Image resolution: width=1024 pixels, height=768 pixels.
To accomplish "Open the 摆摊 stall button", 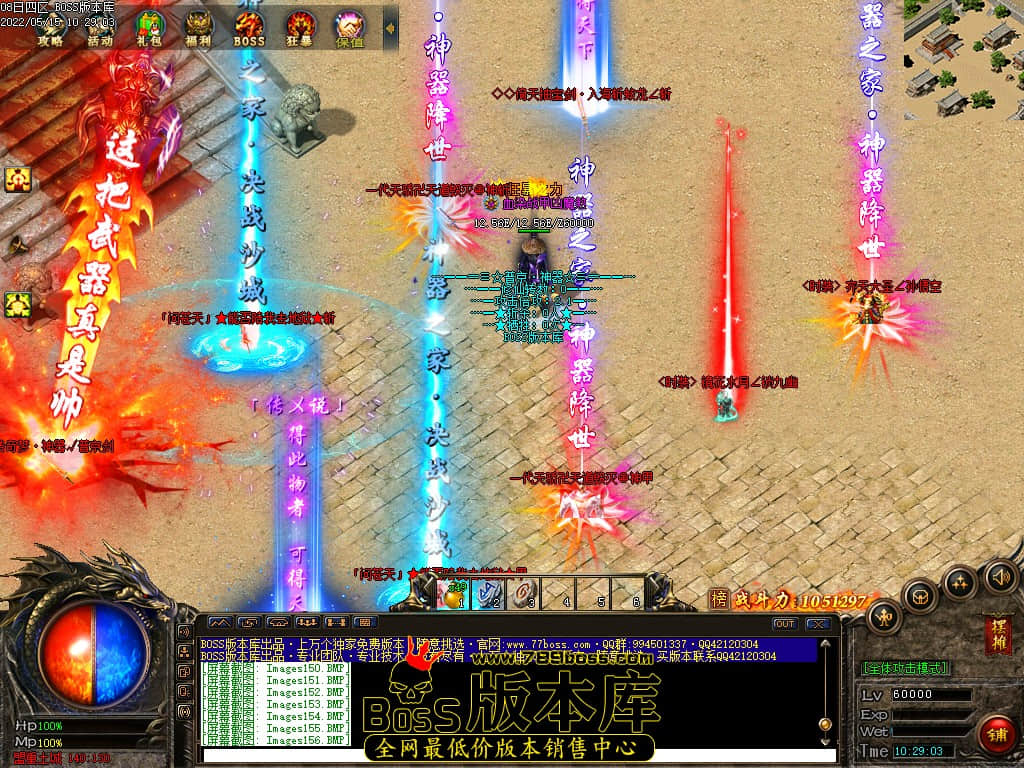I will point(997,634).
